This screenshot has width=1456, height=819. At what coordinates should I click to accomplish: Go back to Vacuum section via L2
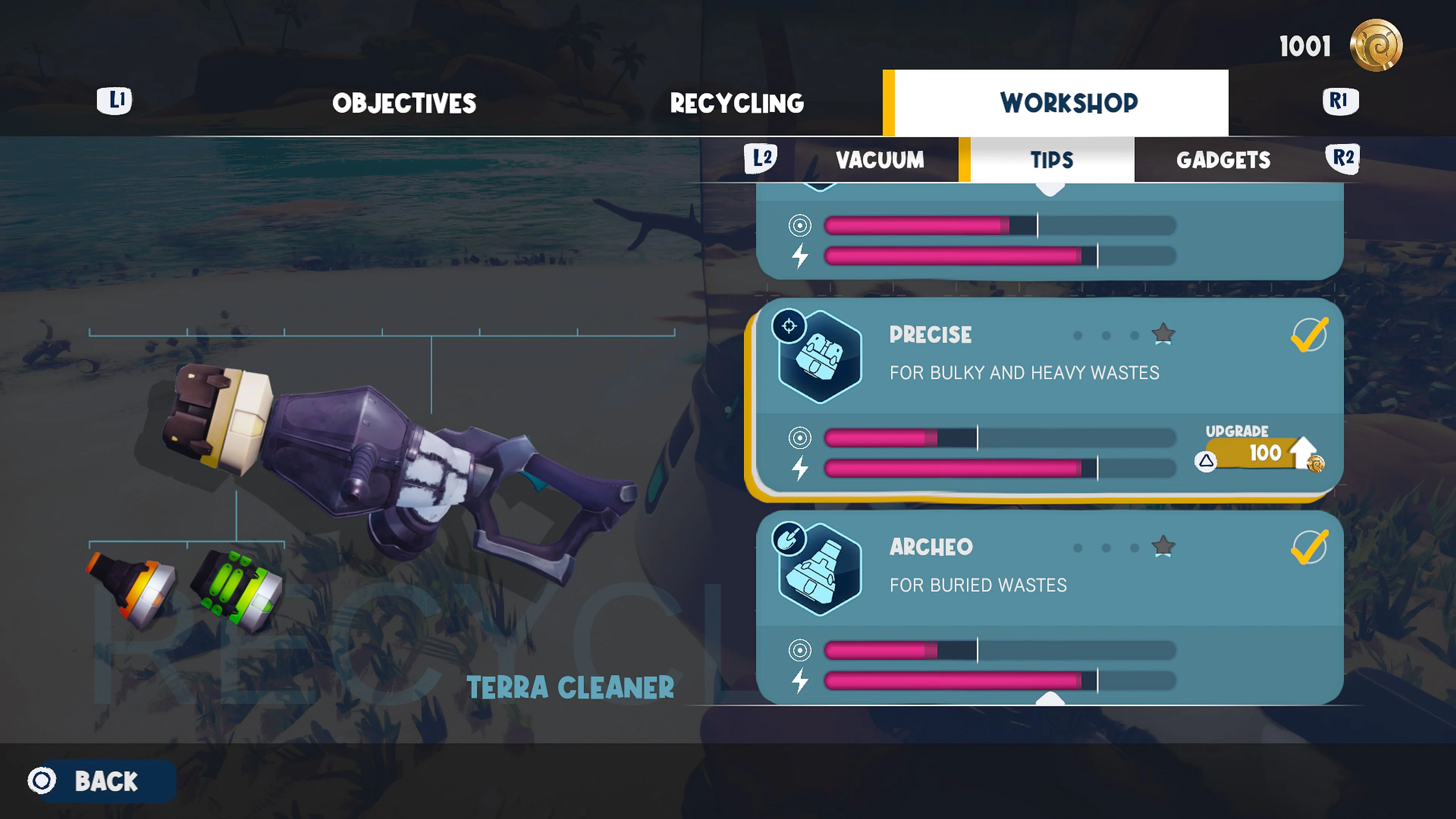click(760, 159)
